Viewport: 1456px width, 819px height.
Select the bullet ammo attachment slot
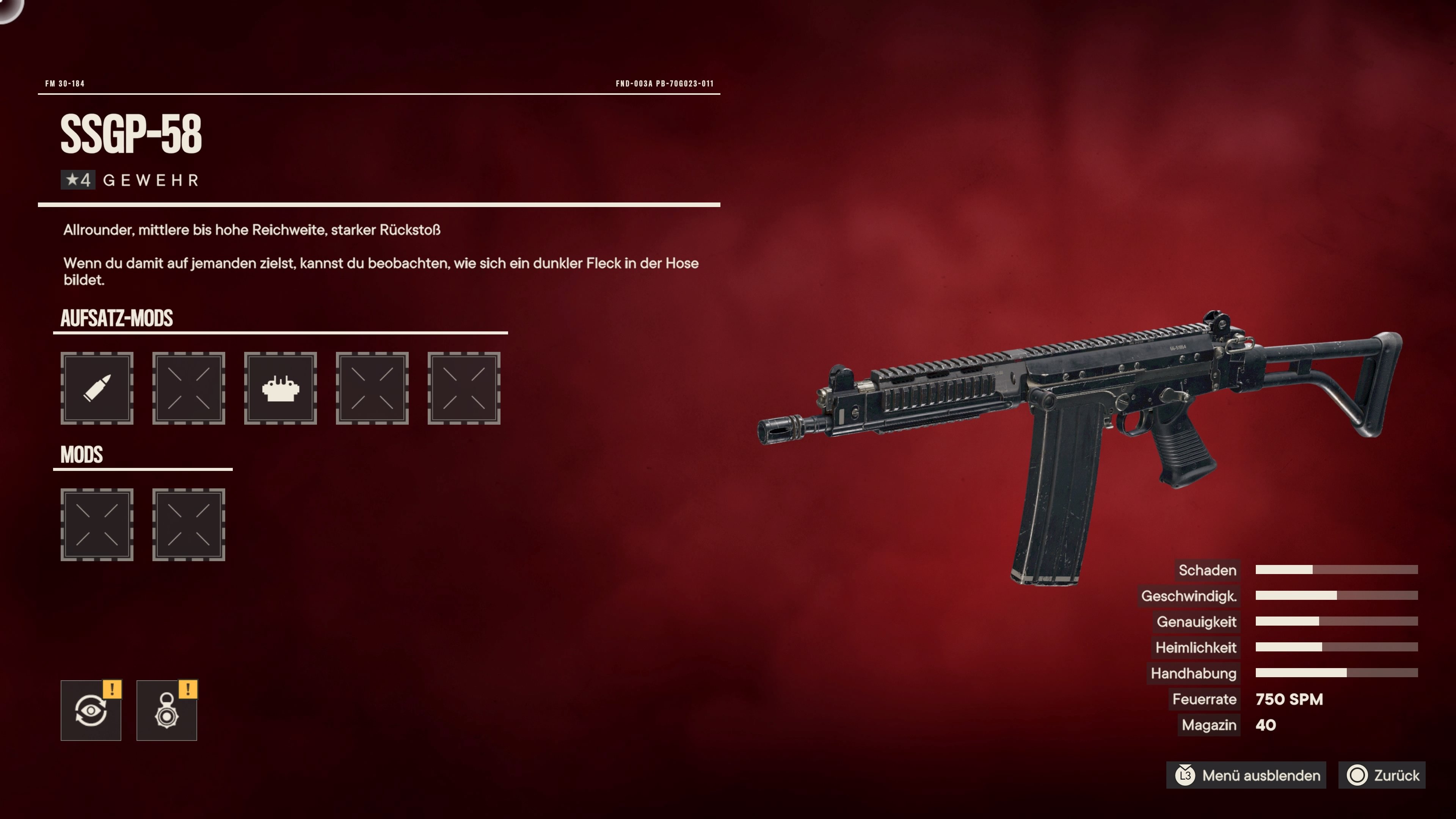pyautogui.click(x=97, y=388)
